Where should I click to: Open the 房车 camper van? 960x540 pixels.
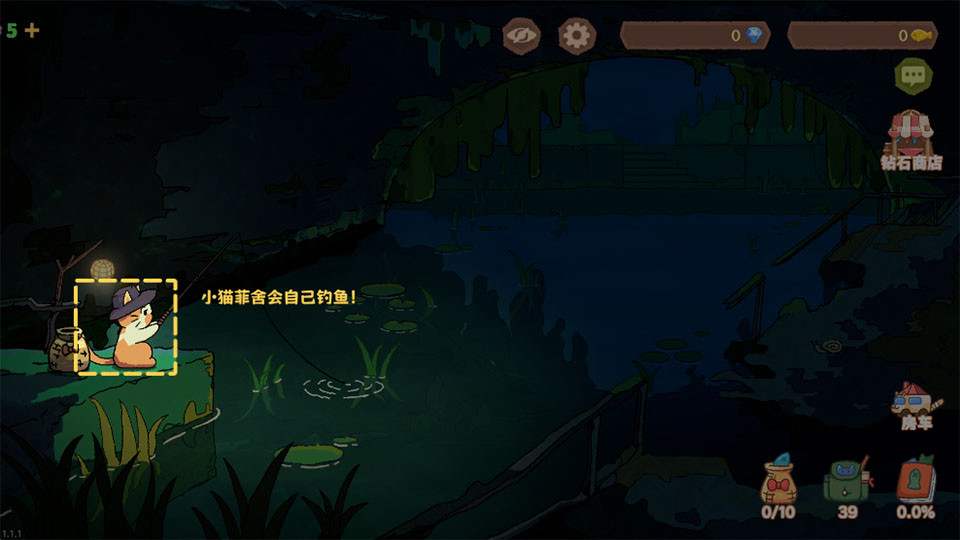[914, 405]
